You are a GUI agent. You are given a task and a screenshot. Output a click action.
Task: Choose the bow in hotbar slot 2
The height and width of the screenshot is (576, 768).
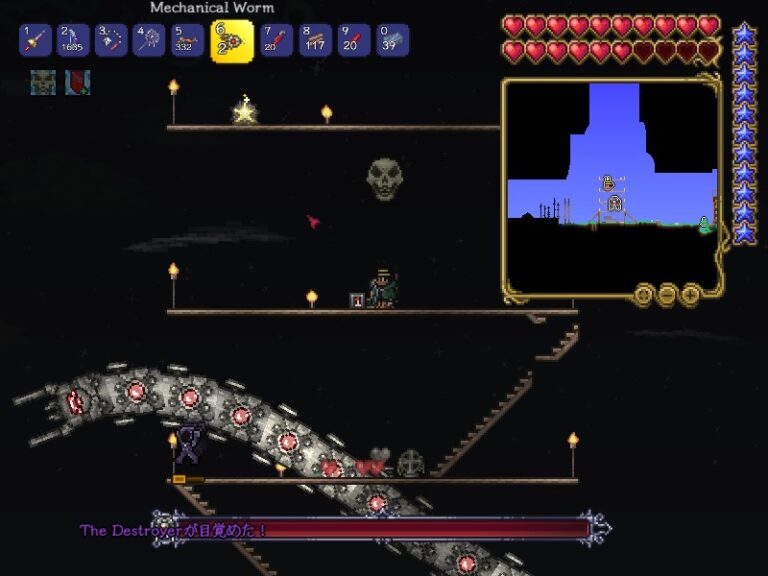click(73, 40)
